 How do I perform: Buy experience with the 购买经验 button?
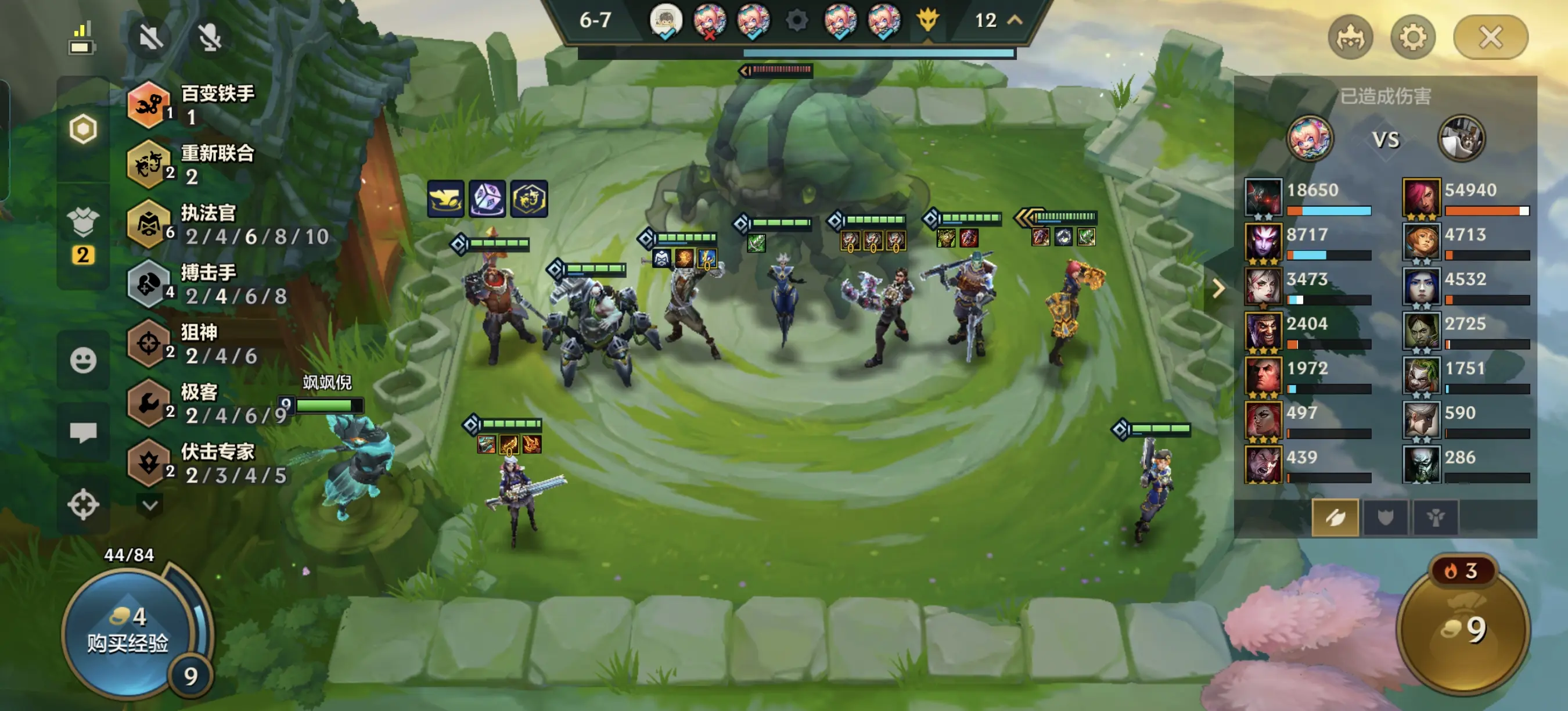[128, 631]
